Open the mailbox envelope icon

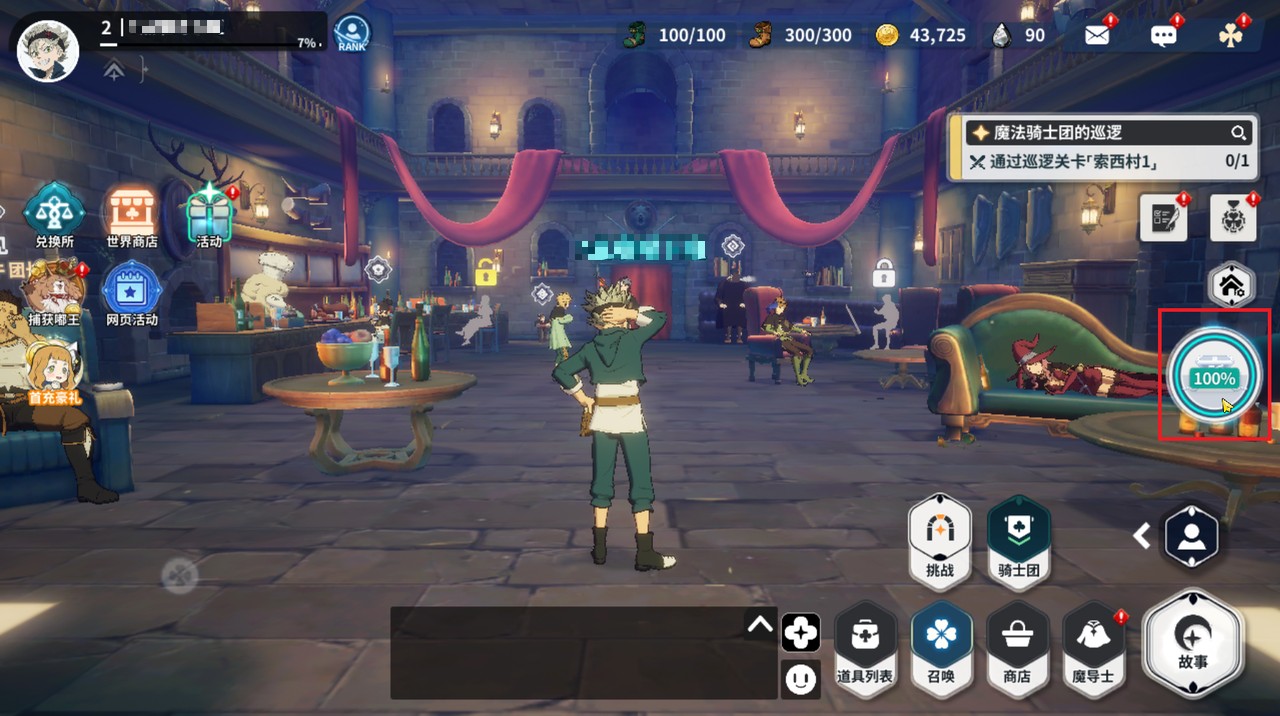[1097, 36]
